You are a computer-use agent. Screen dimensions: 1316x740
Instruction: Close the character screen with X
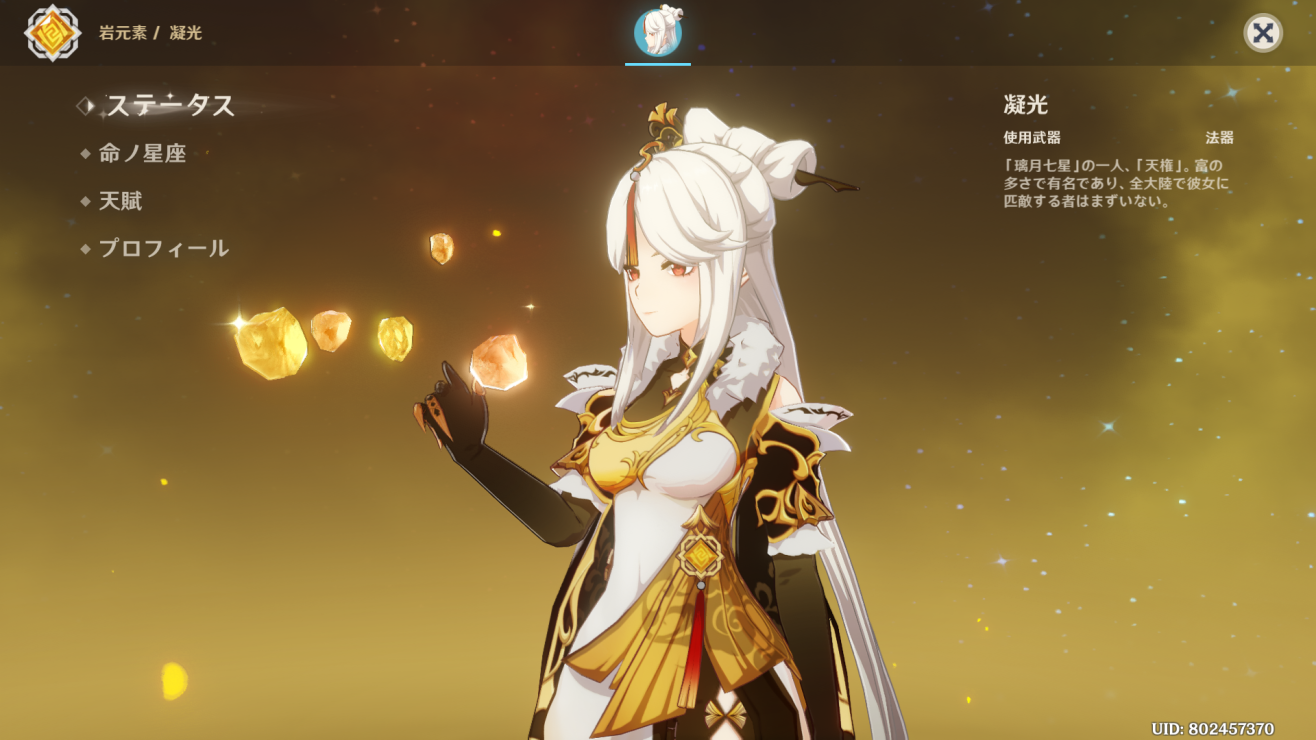(x=1263, y=33)
